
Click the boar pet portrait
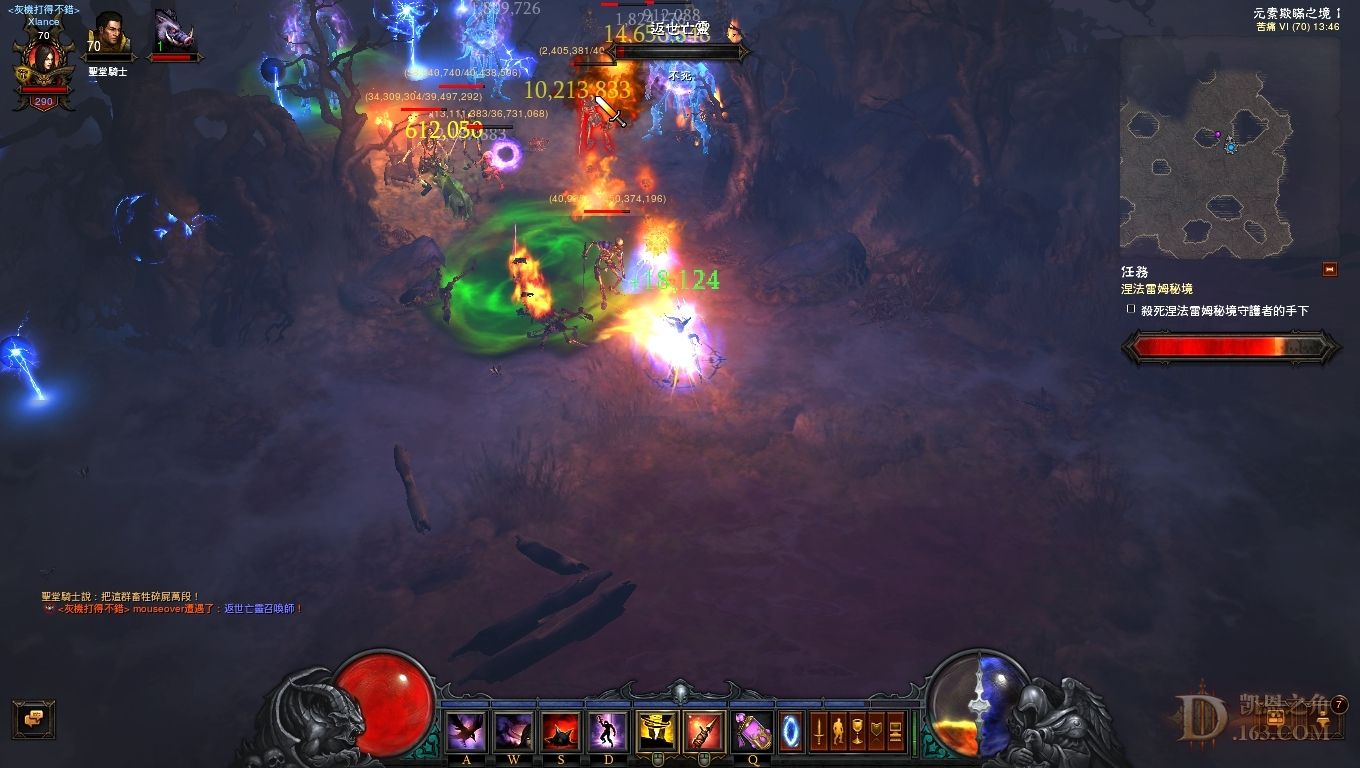pos(173,36)
